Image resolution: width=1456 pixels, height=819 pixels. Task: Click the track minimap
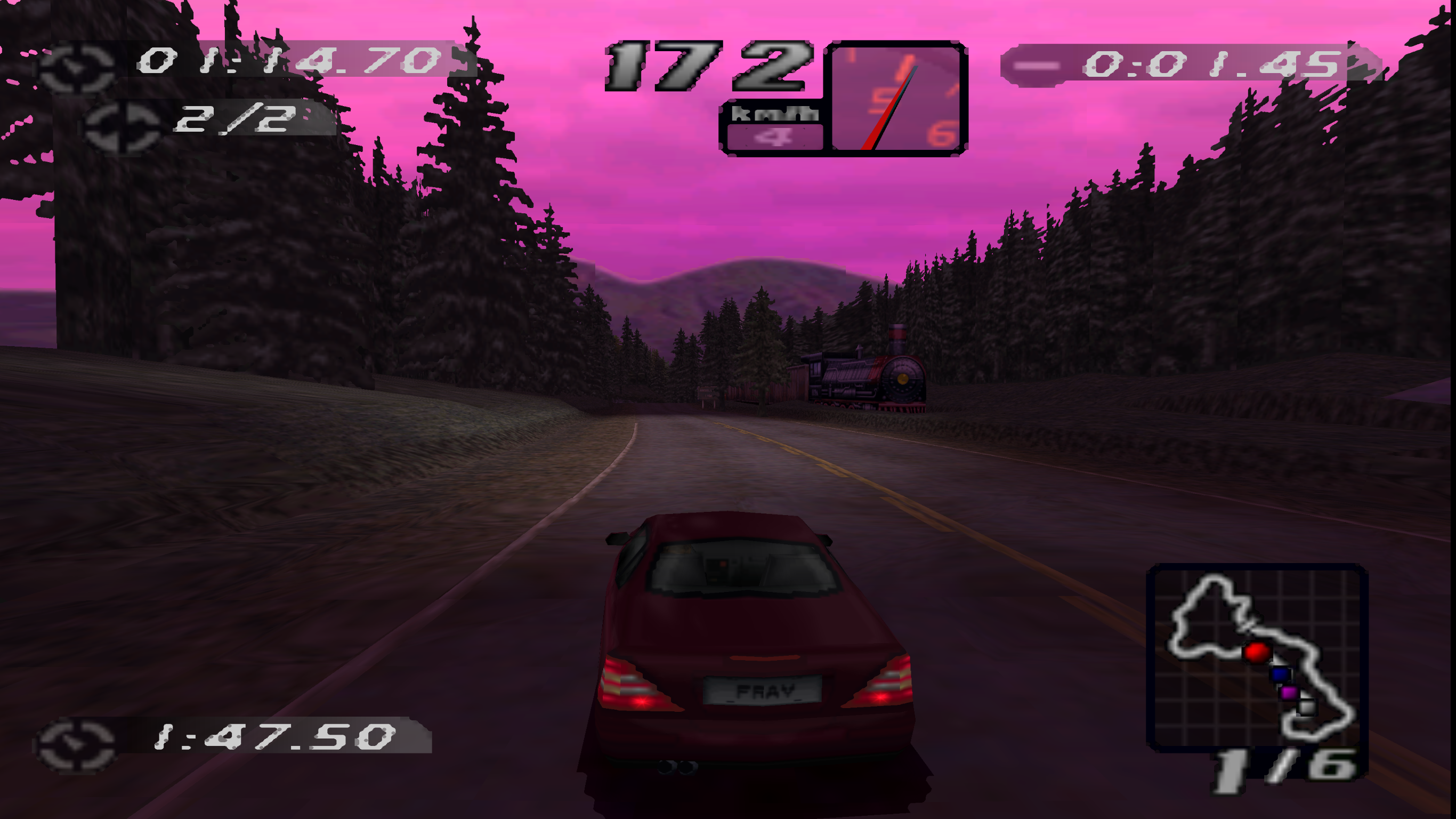1257,657
